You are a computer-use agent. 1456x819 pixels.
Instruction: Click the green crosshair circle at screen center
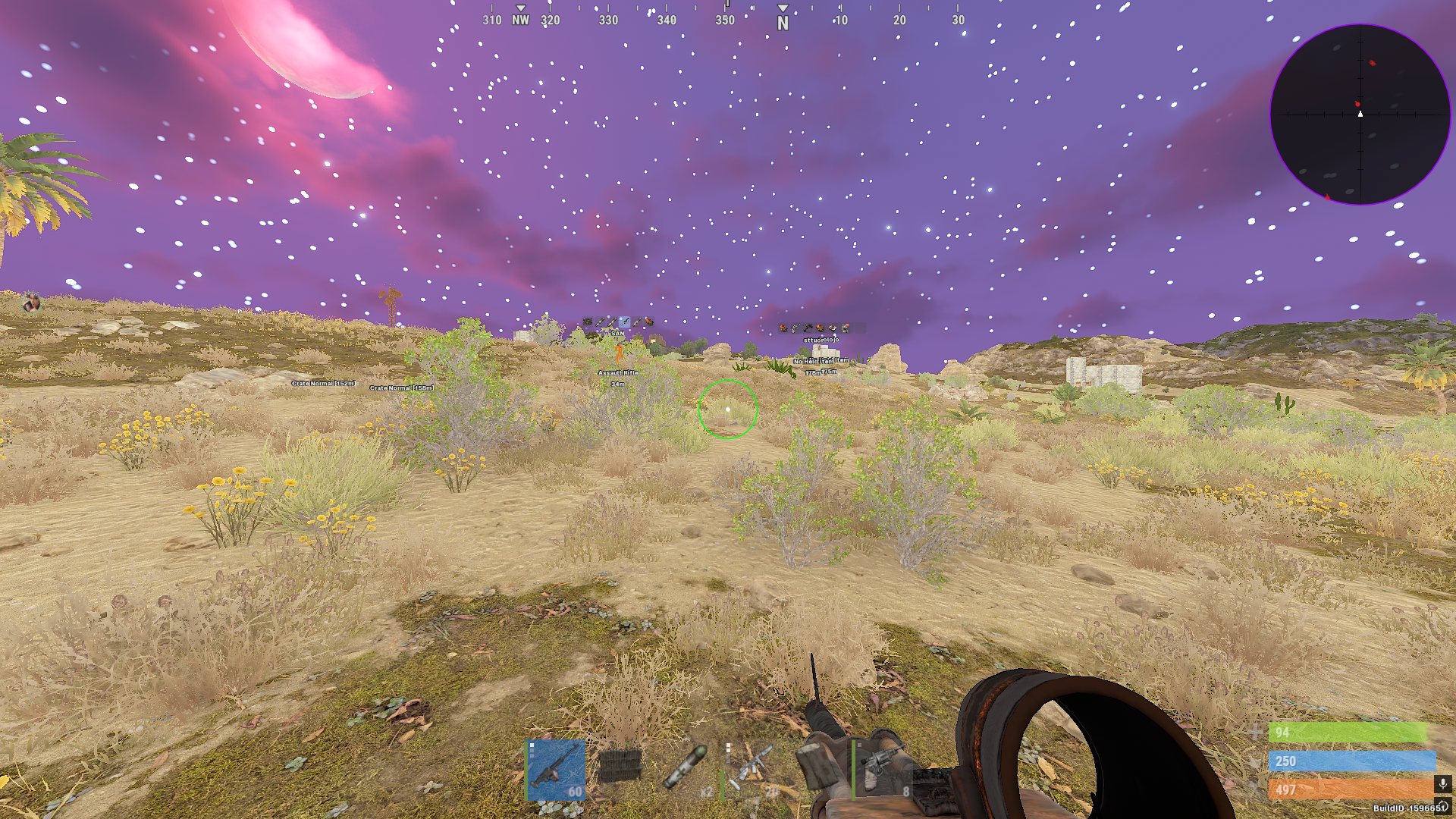point(728,409)
